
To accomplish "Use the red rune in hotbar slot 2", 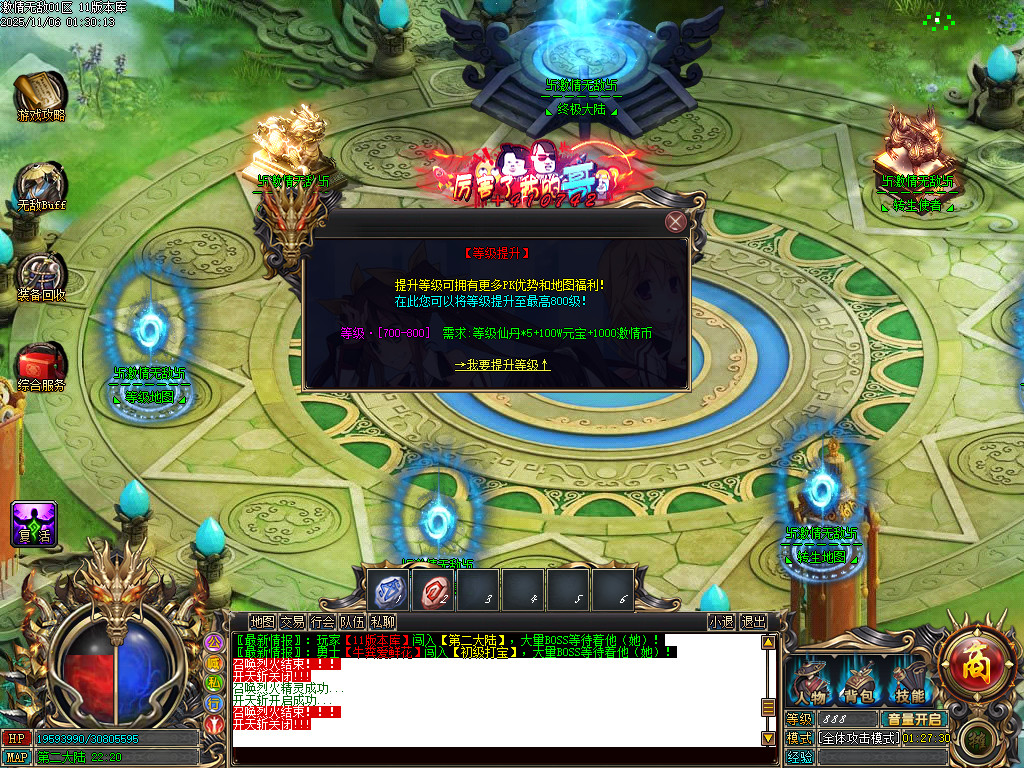I will pos(433,591).
